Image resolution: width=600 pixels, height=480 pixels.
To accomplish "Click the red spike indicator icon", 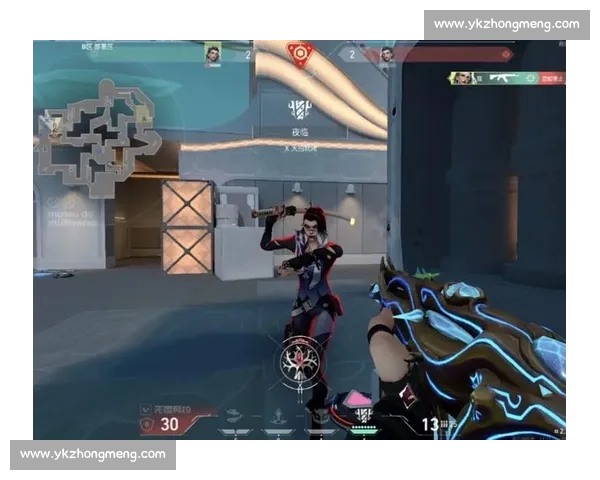I will [298, 52].
